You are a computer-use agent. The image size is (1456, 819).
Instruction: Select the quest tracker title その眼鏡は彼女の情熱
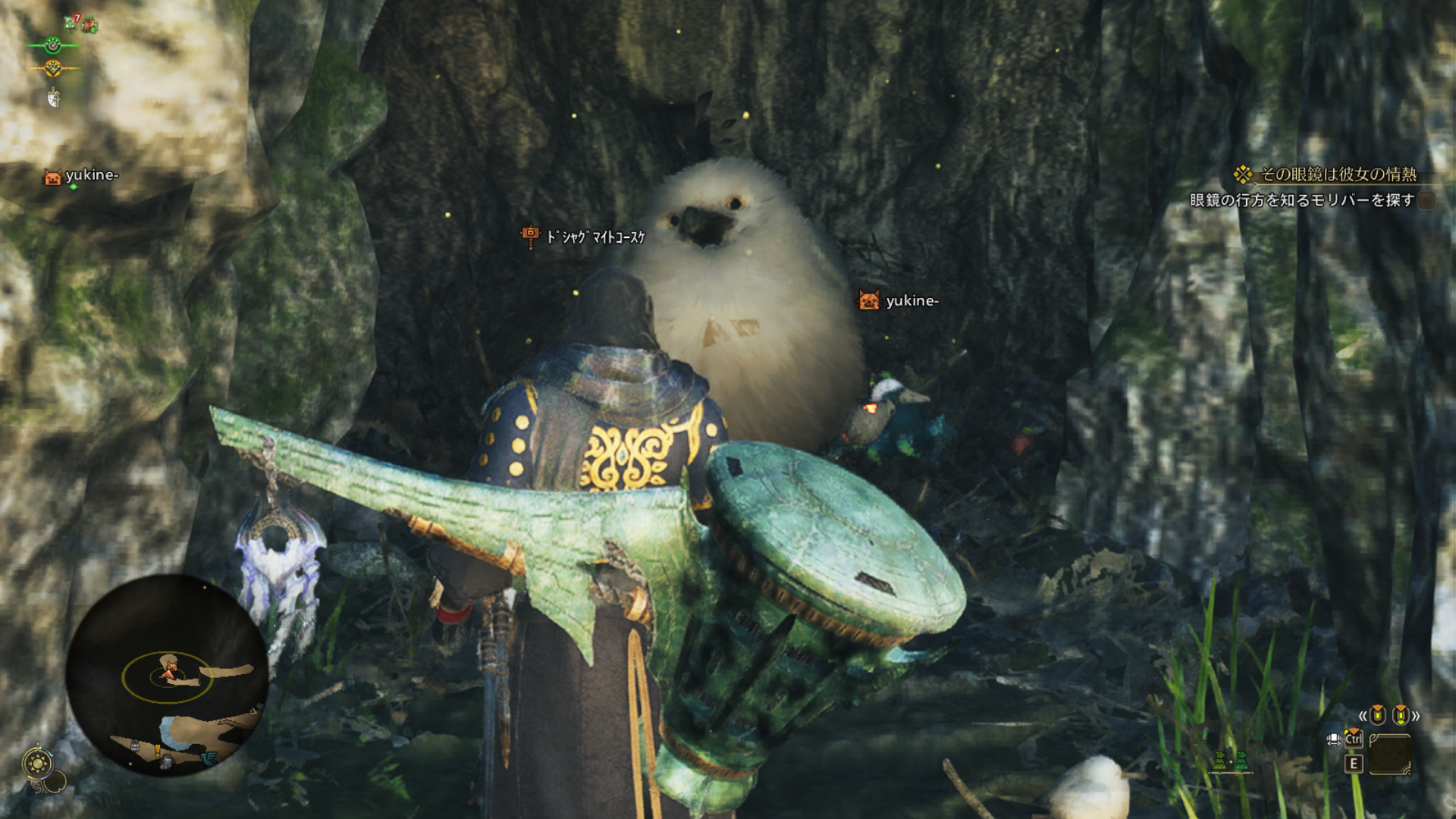point(1338,174)
